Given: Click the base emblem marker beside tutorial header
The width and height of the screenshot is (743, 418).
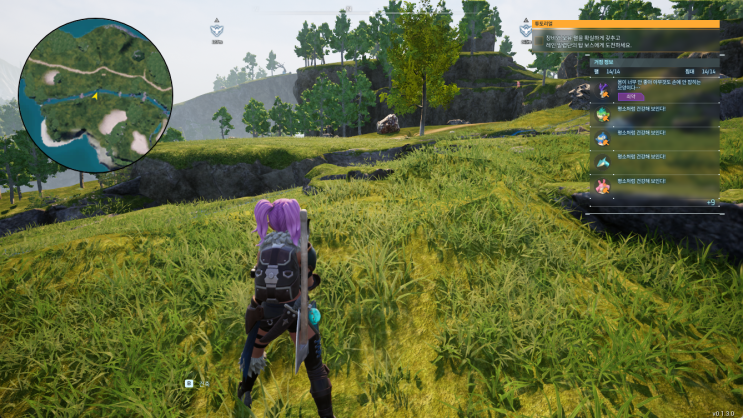Looking at the screenshot, I should [x=526, y=29].
